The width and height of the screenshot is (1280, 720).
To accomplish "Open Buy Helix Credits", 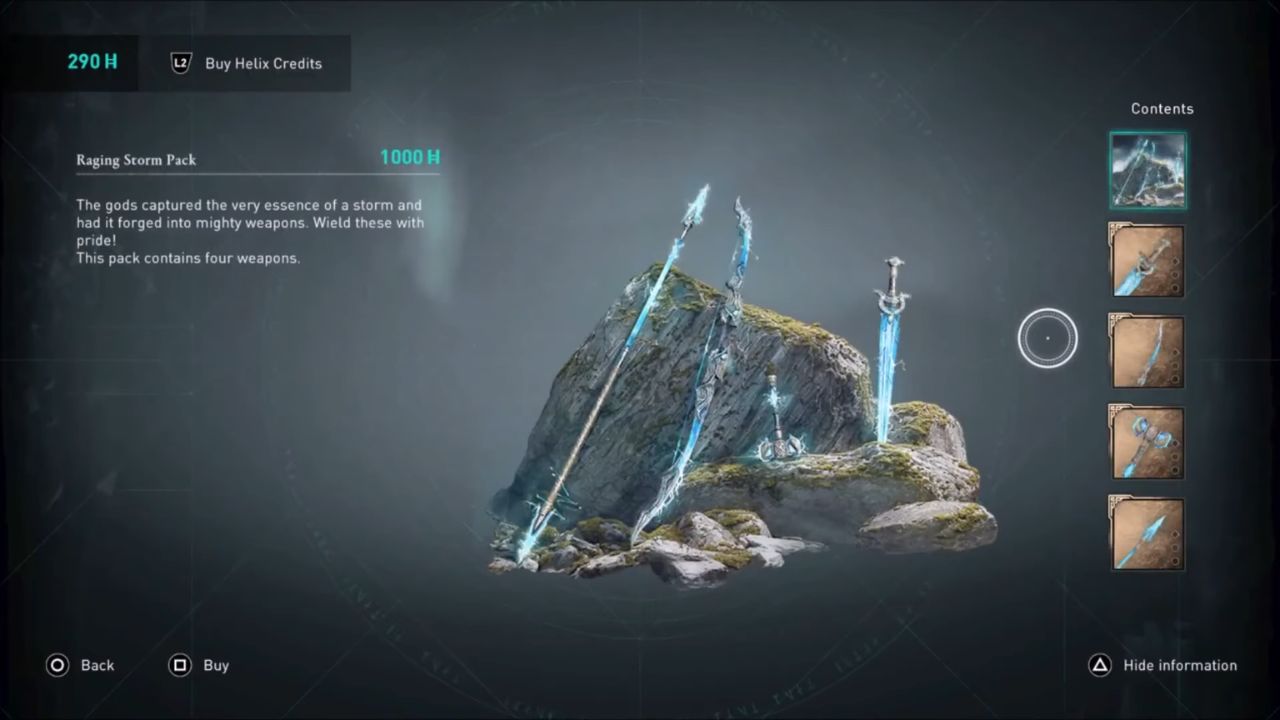I will (x=263, y=63).
